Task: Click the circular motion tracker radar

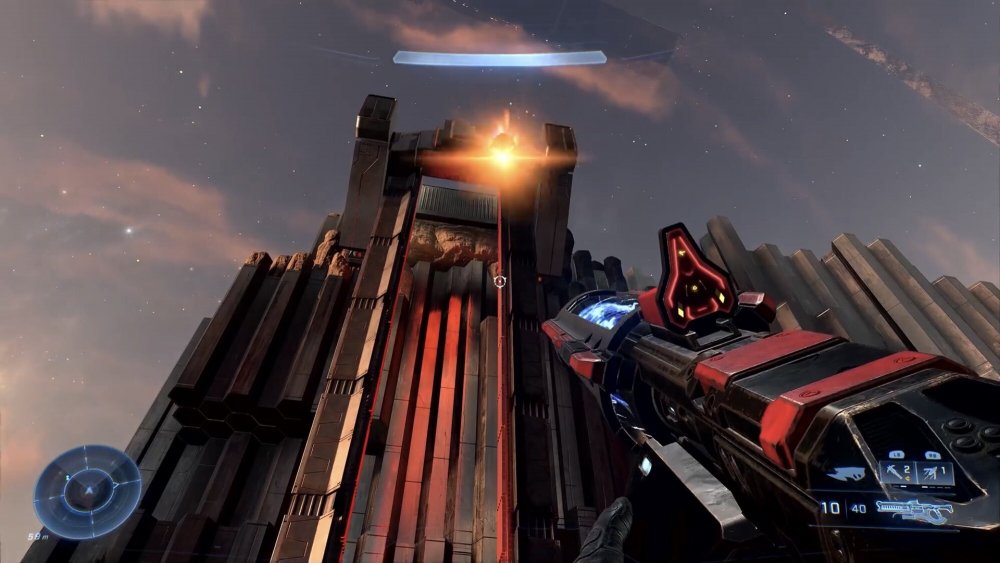Action: click(87, 492)
